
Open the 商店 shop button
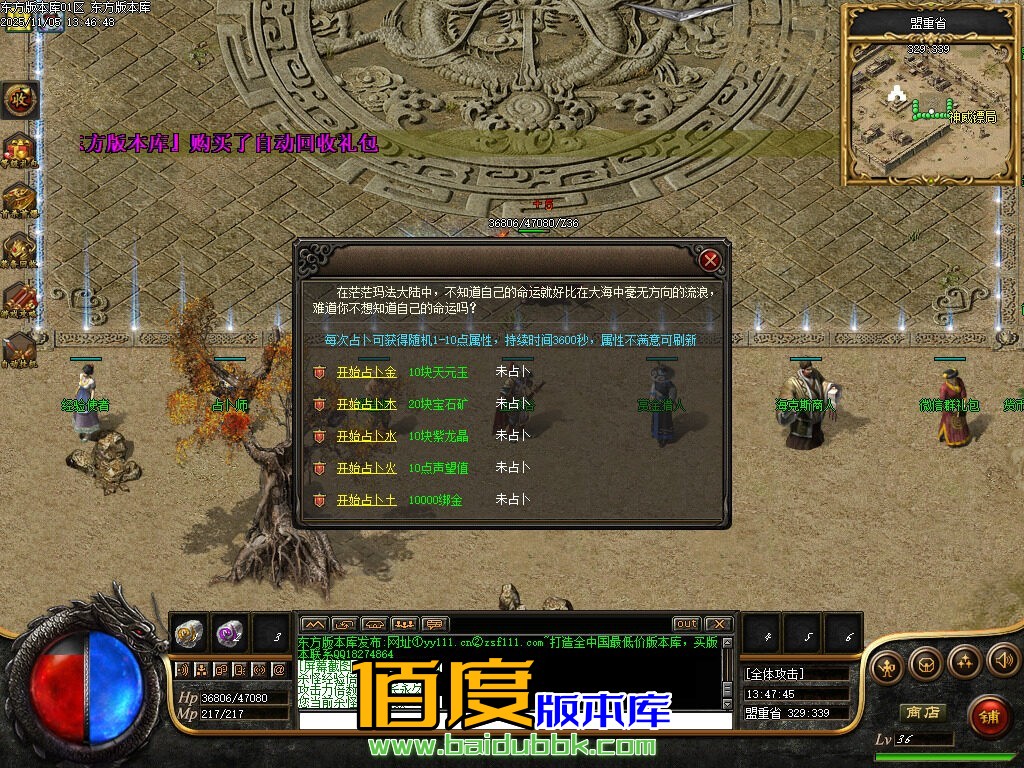921,712
